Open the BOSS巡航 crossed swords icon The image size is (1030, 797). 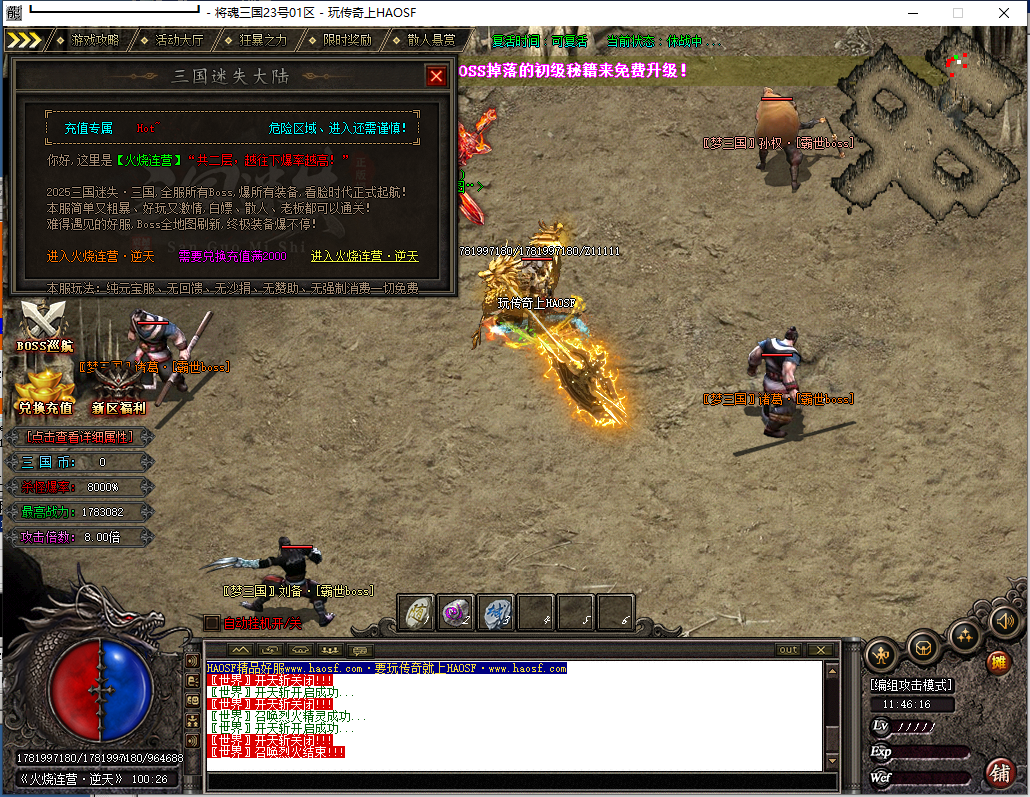[x=44, y=323]
